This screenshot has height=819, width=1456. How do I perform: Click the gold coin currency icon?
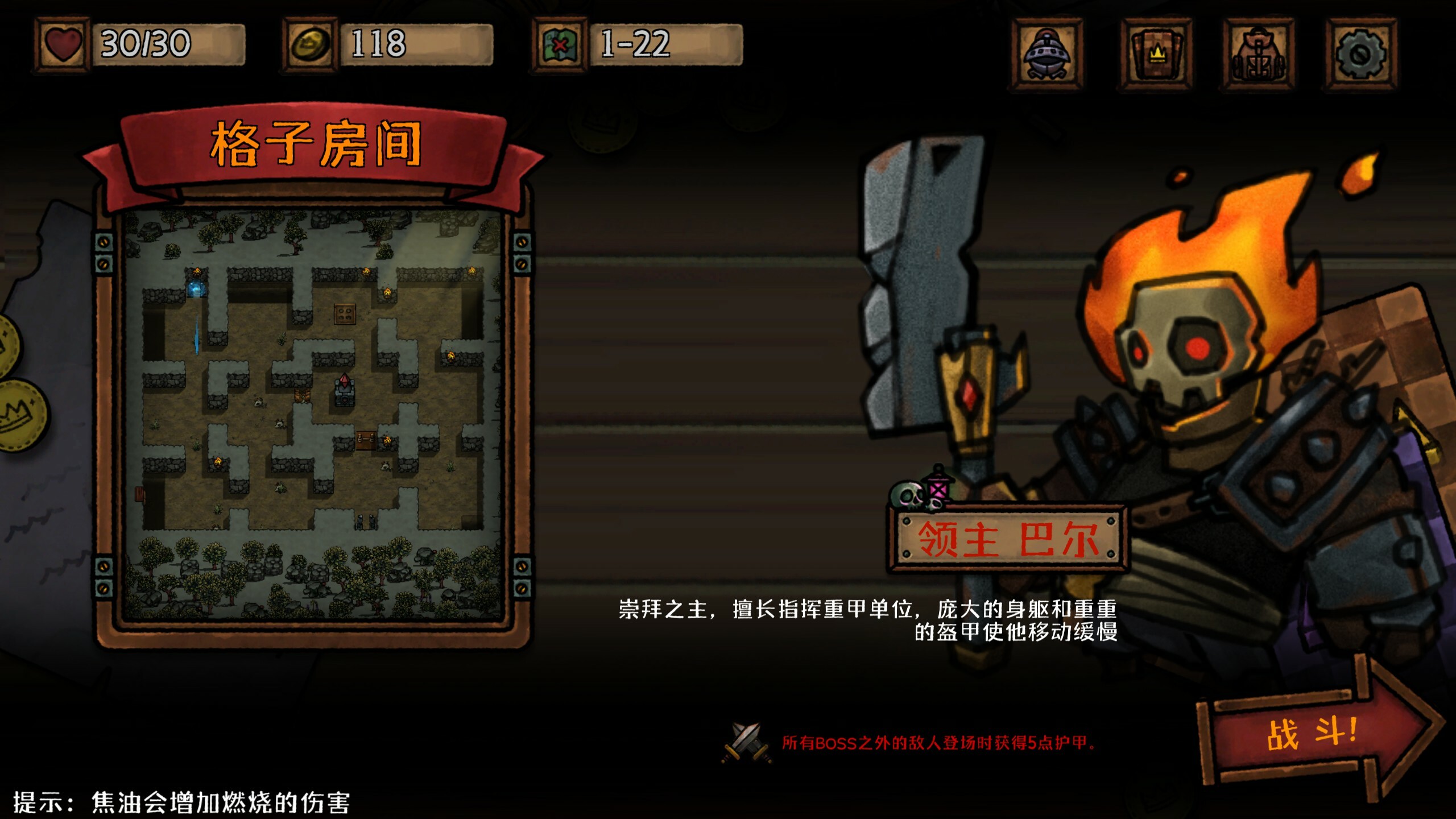point(311,44)
